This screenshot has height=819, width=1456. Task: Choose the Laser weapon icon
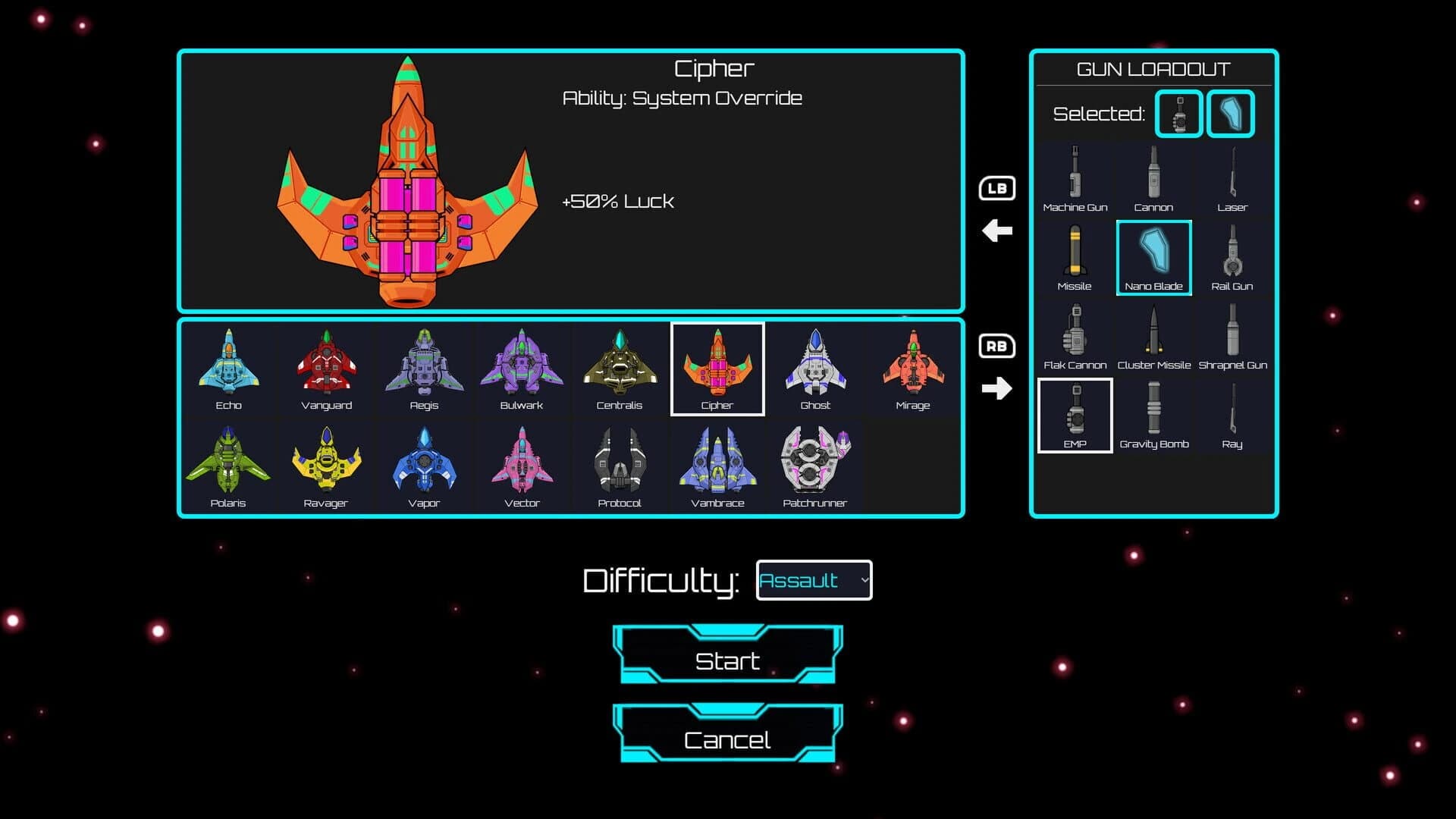[x=1233, y=176]
